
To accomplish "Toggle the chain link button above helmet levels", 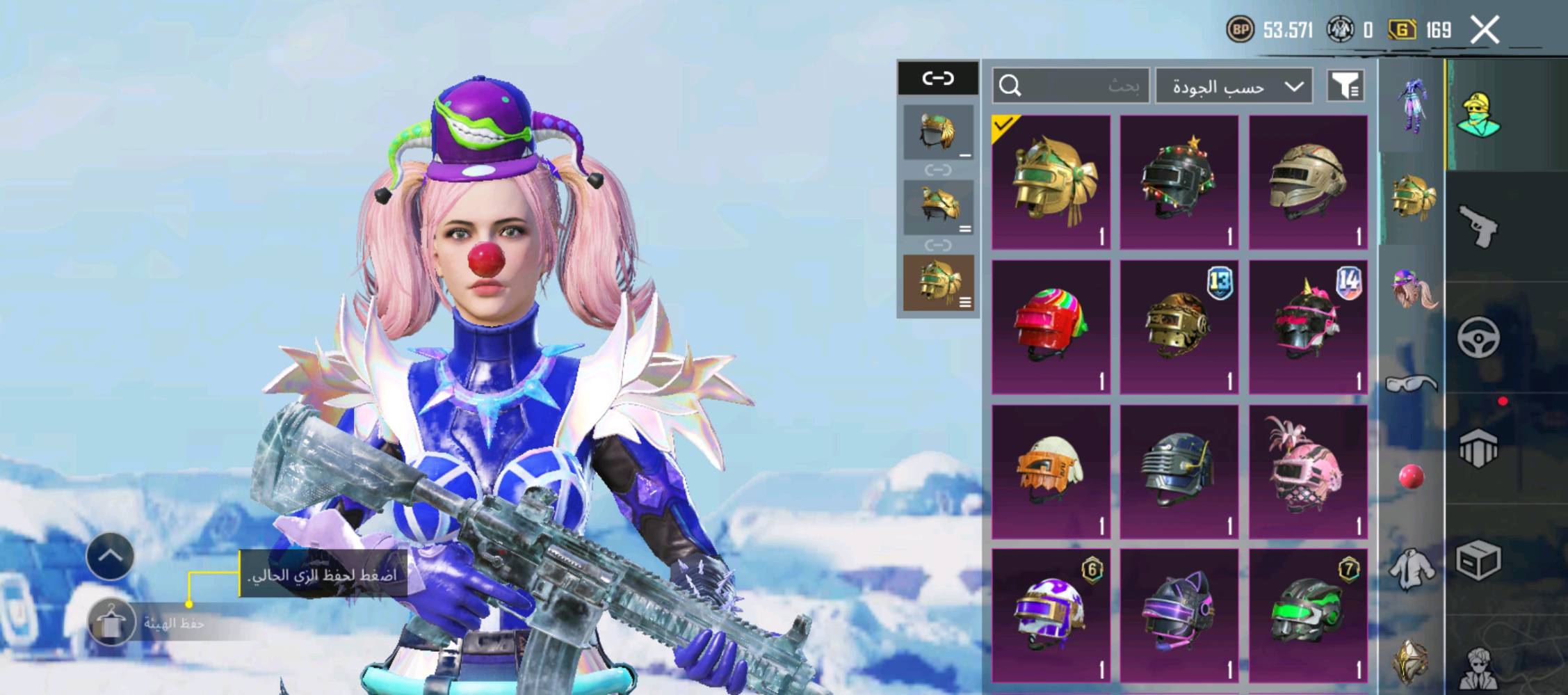I will [938, 78].
